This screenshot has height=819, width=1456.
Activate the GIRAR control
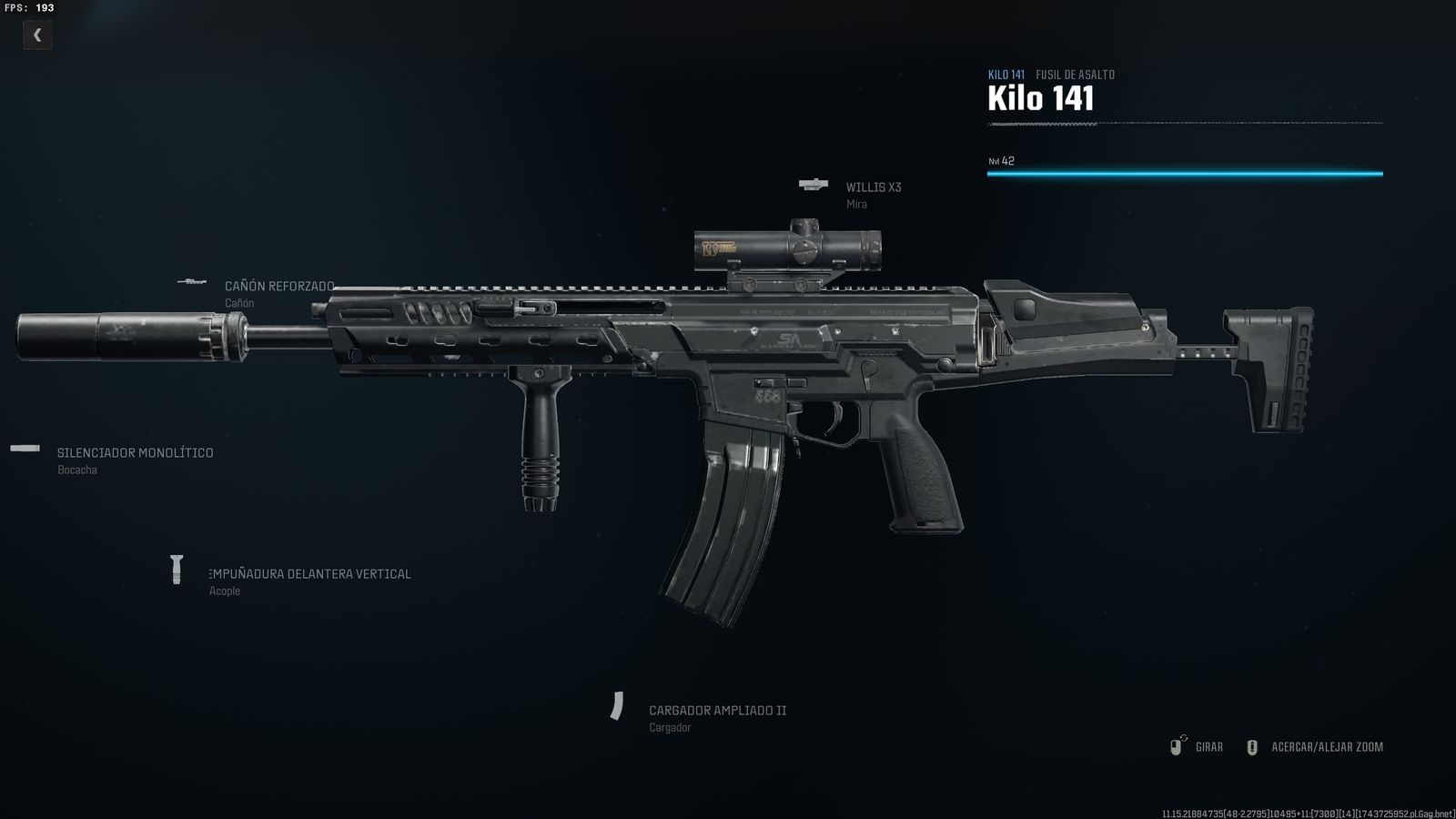point(1210,746)
